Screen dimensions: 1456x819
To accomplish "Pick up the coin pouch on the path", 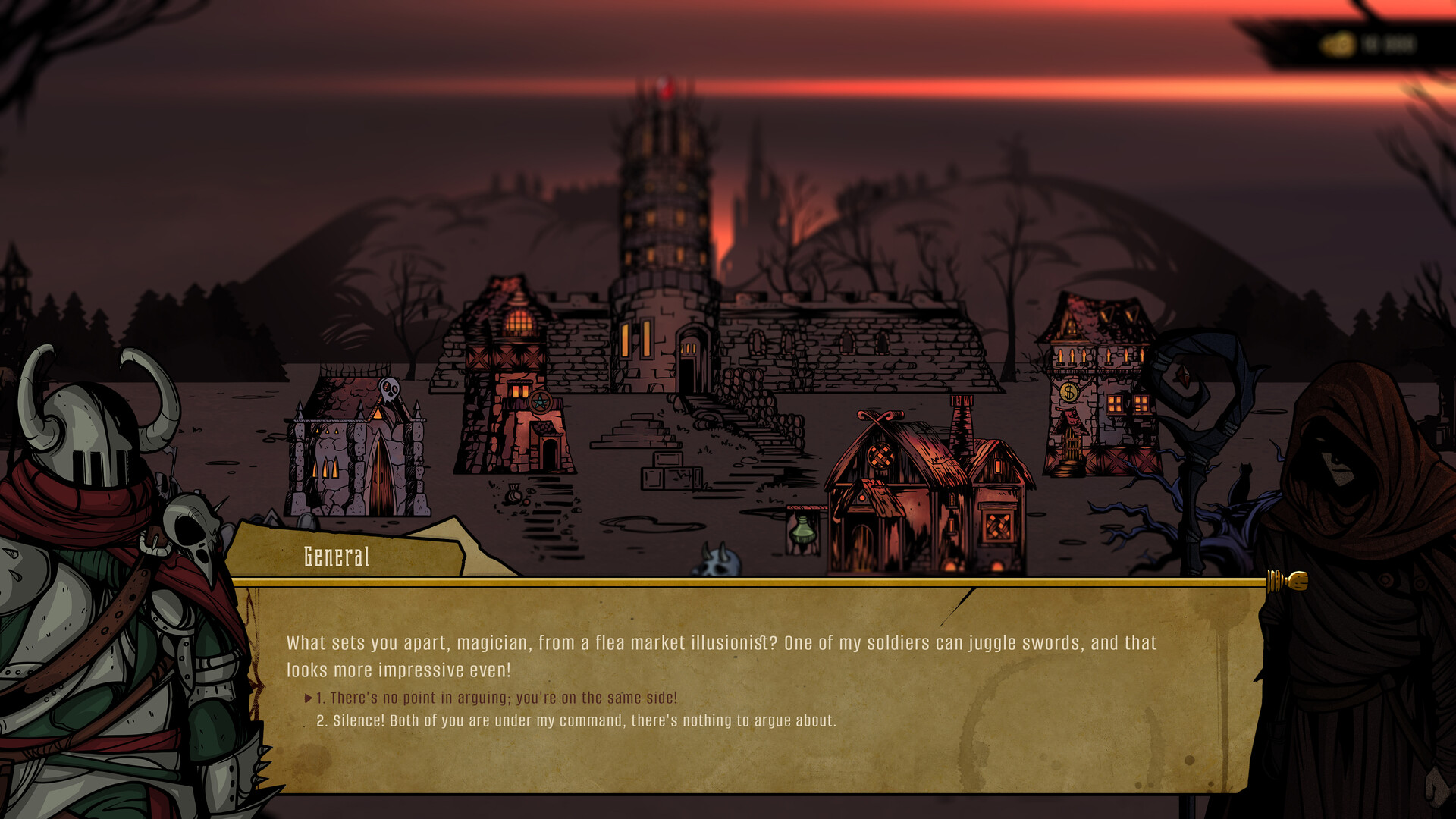I will 514,494.
